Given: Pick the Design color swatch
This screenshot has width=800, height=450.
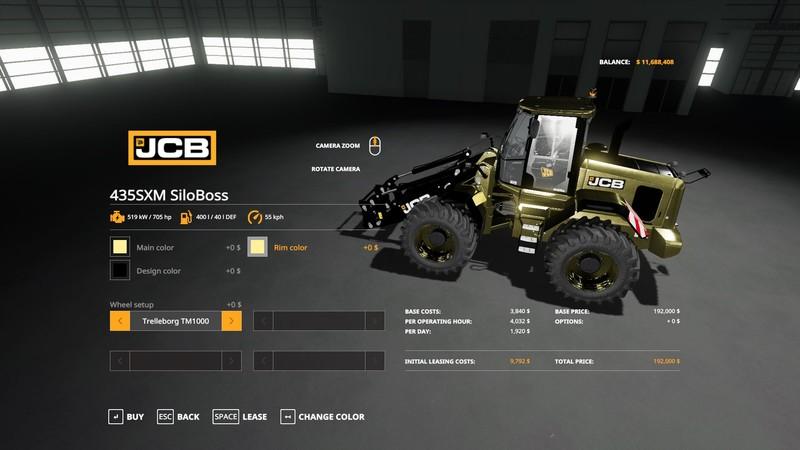Looking at the screenshot, I should tap(120, 271).
